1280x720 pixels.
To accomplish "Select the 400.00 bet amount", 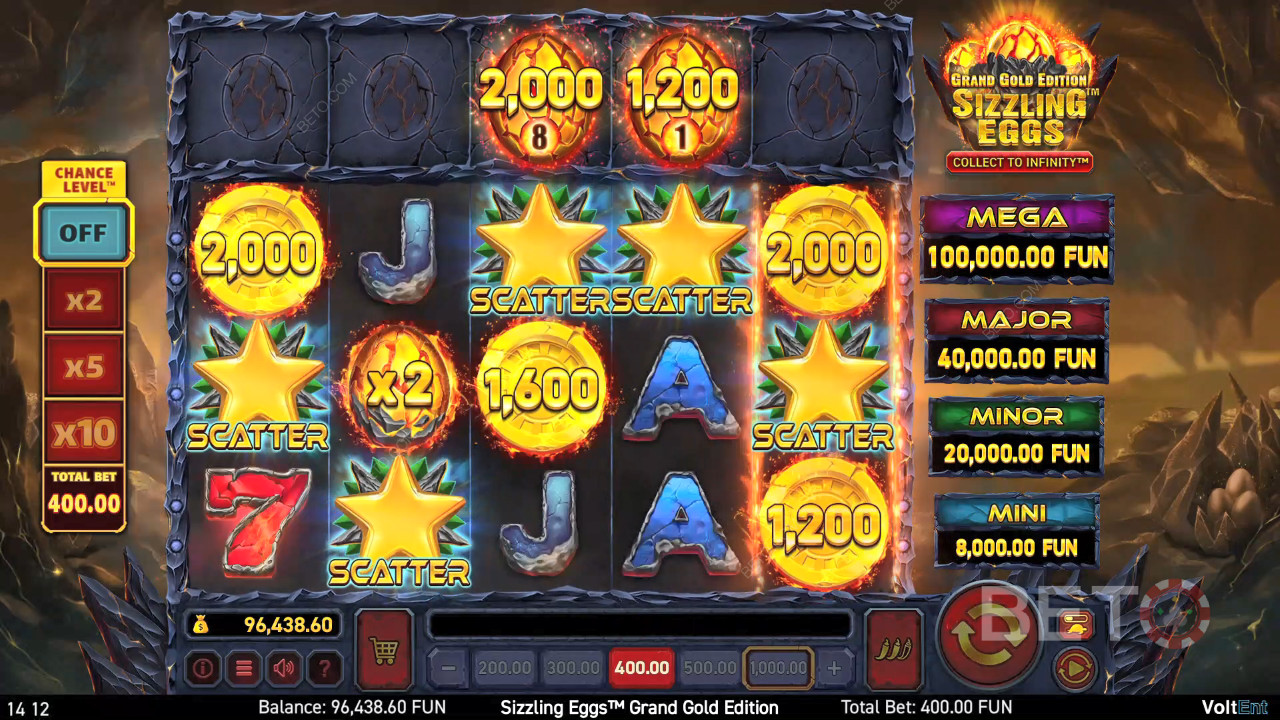I will coord(640,668).
